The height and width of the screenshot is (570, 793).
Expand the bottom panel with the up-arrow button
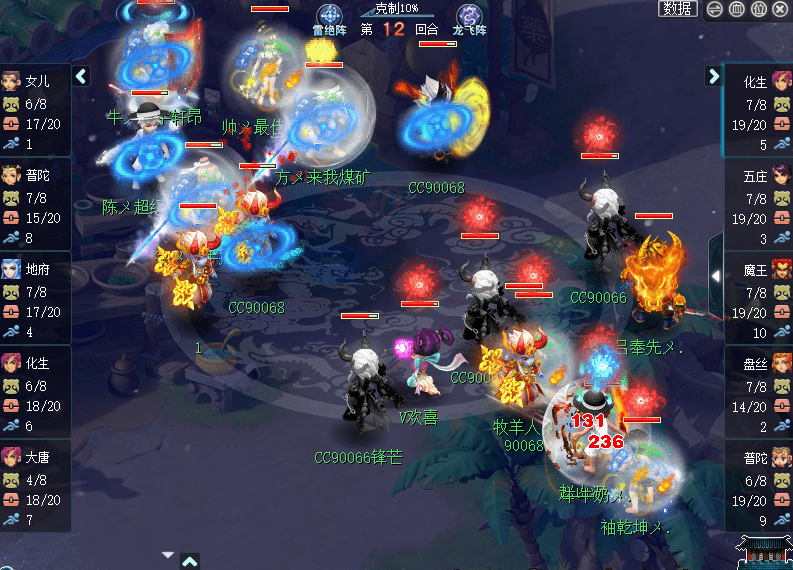tap(190, 561)
